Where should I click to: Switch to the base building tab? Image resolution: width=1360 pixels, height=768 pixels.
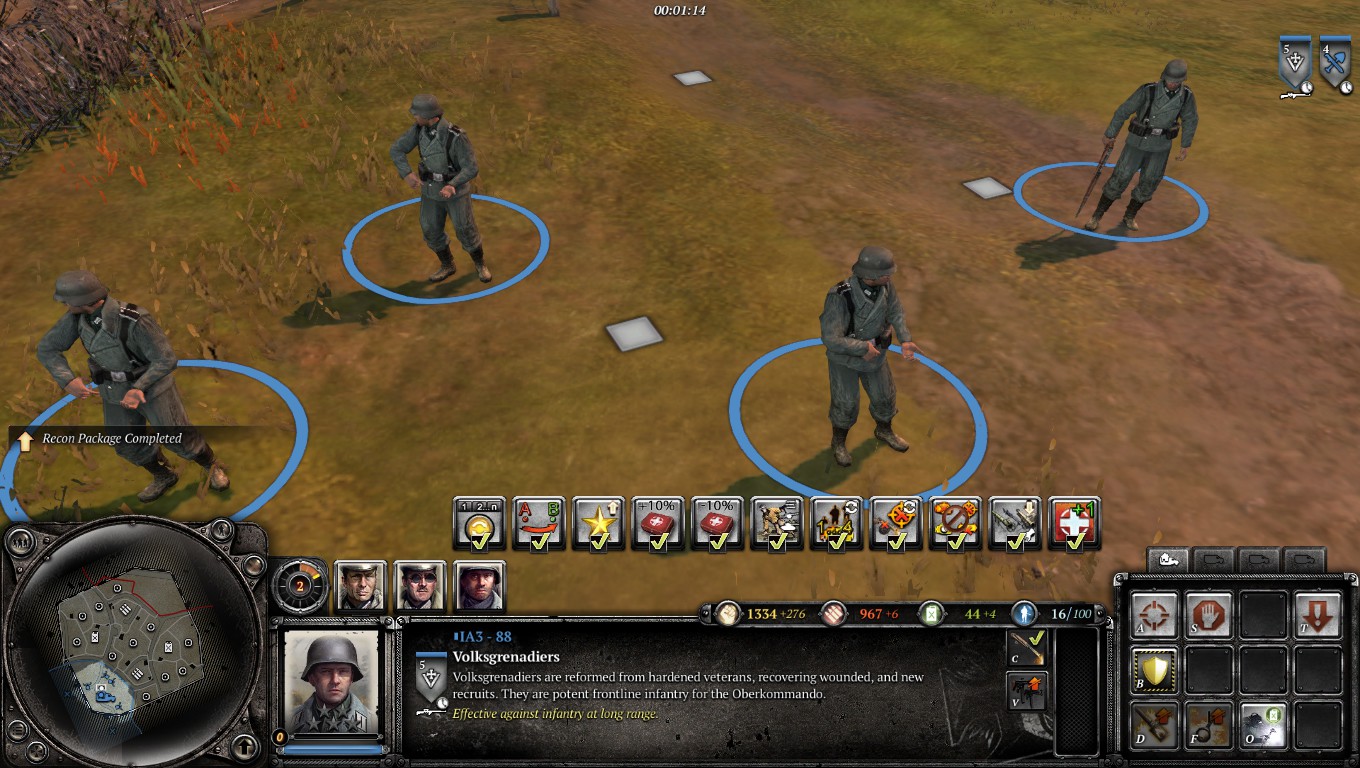pyautogui.click(x=1167, y=560)
